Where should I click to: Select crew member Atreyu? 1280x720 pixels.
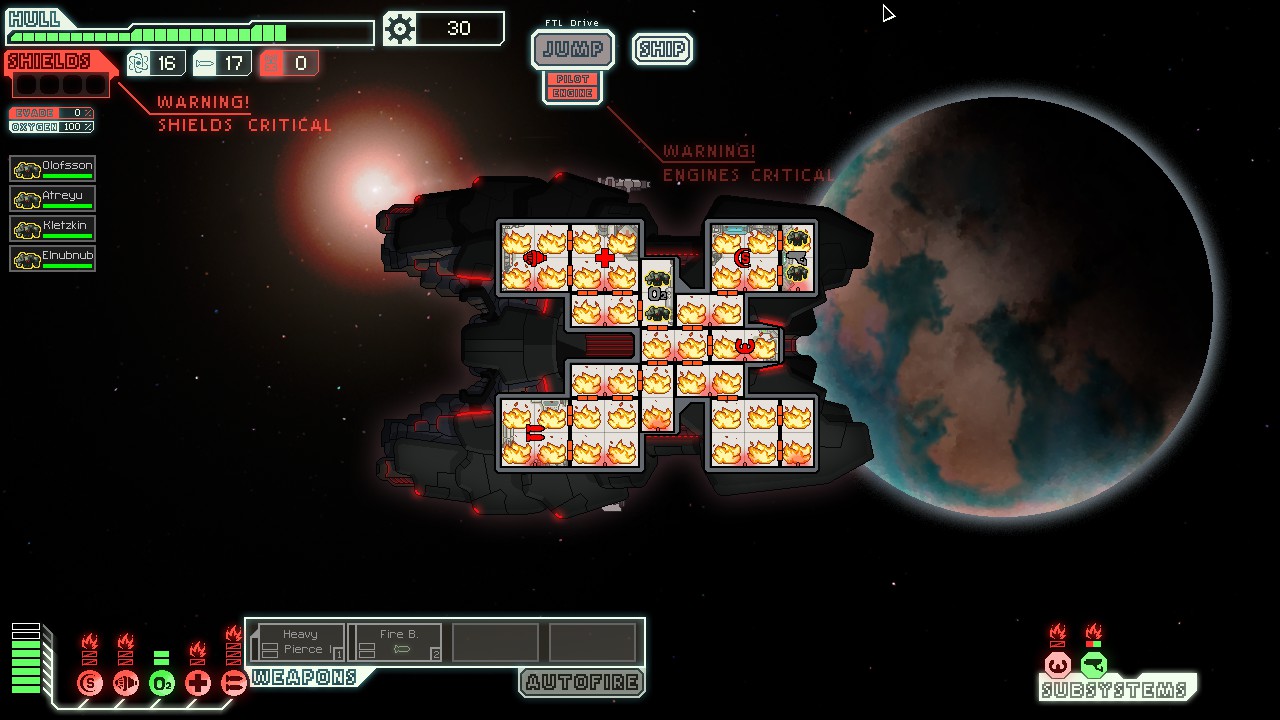53,198
